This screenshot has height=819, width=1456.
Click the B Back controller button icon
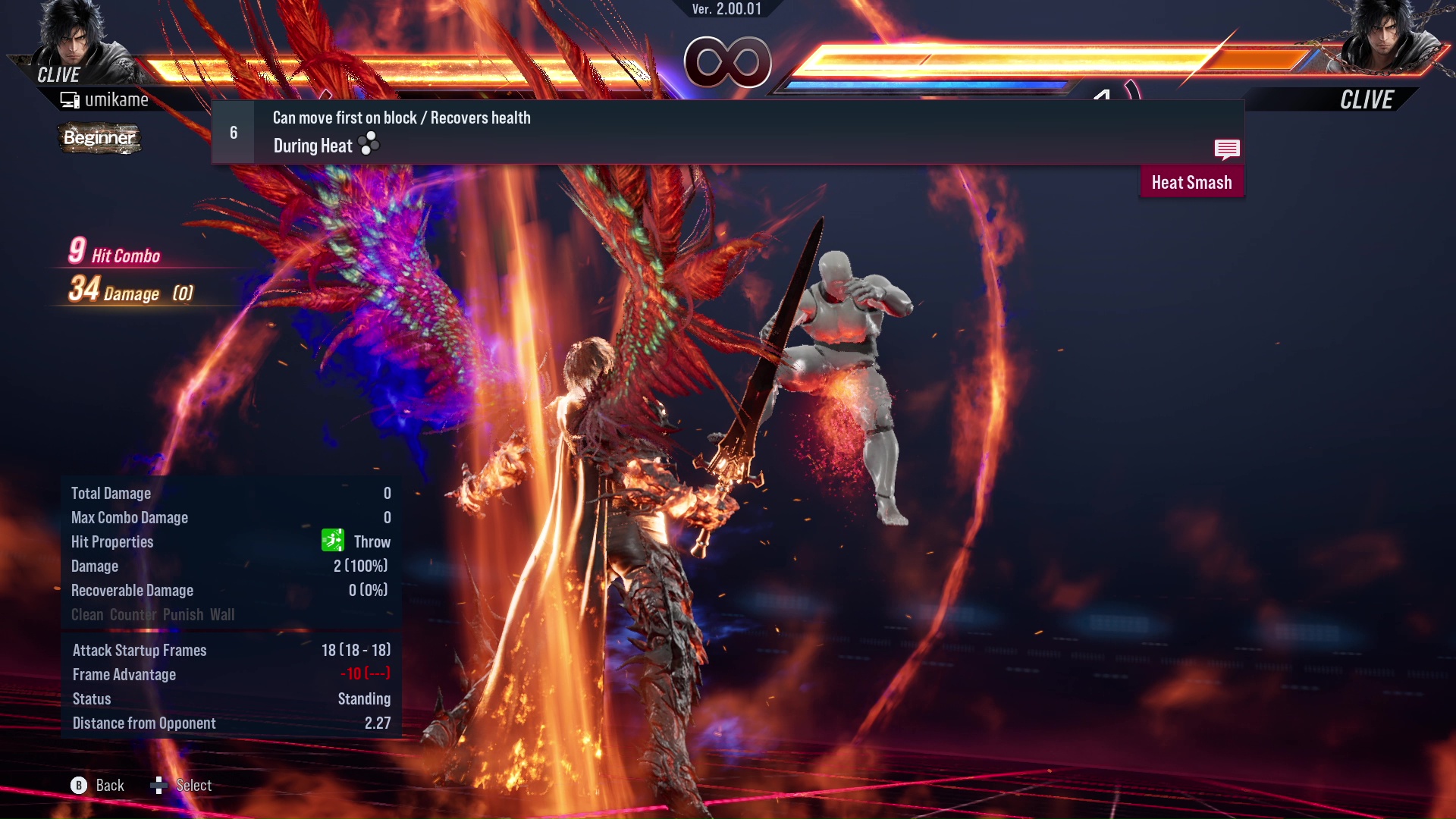pyautogui.click(x=80, y=786)
